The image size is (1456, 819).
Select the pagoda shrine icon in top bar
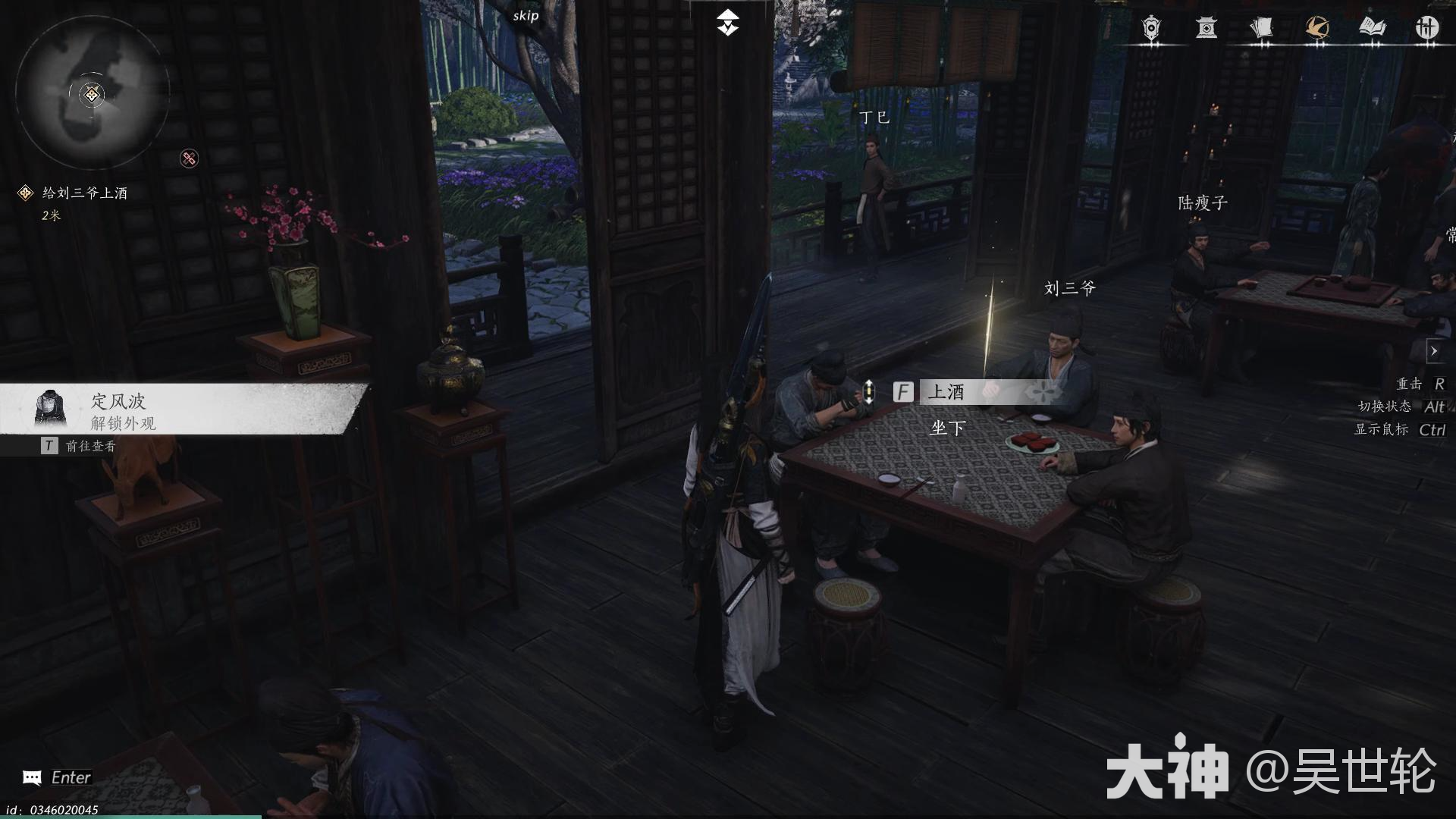(x=1207, y=28)
